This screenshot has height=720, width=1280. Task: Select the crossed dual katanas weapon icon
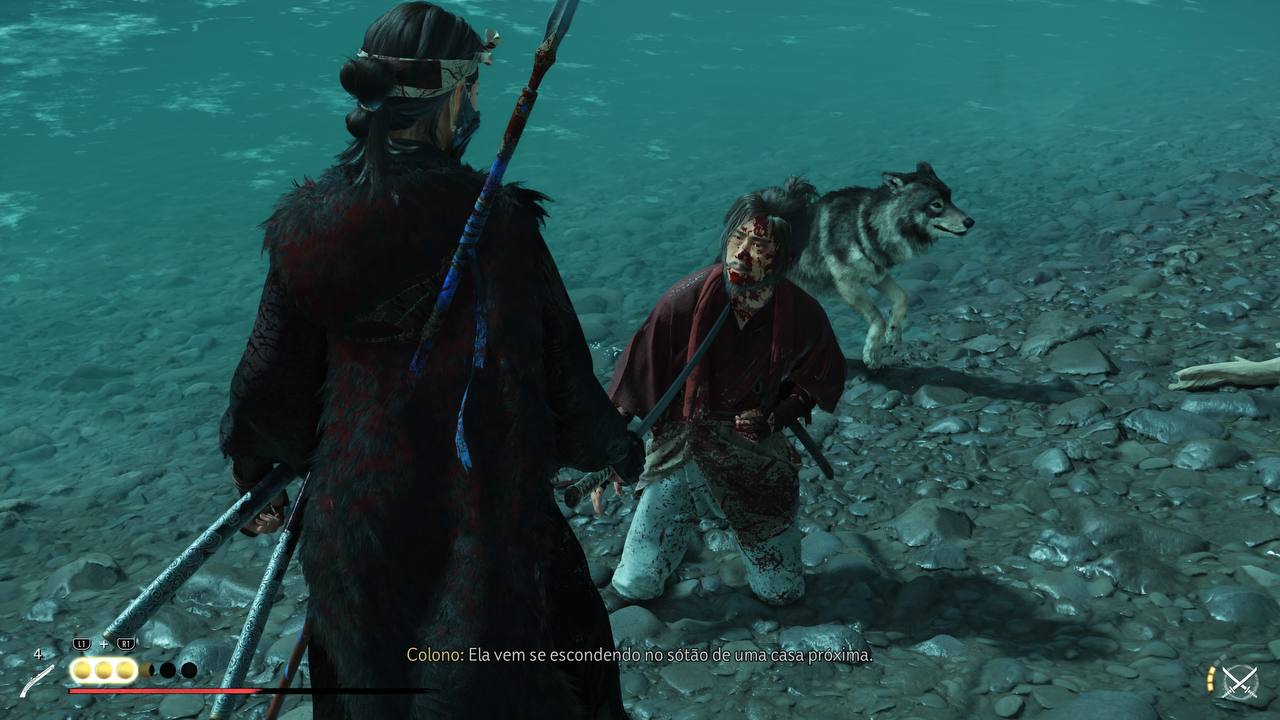click(1240, 683)
